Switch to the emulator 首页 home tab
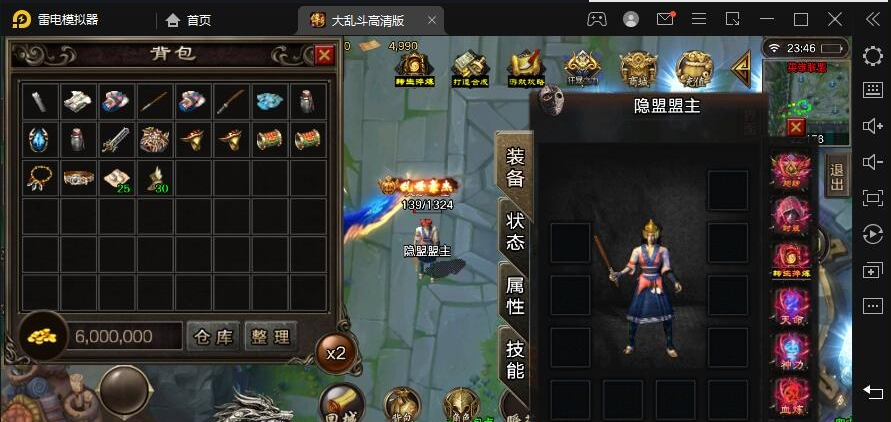The height and width of the screenshot is (422, 891). pyautogui.click(x=188, y=19)
